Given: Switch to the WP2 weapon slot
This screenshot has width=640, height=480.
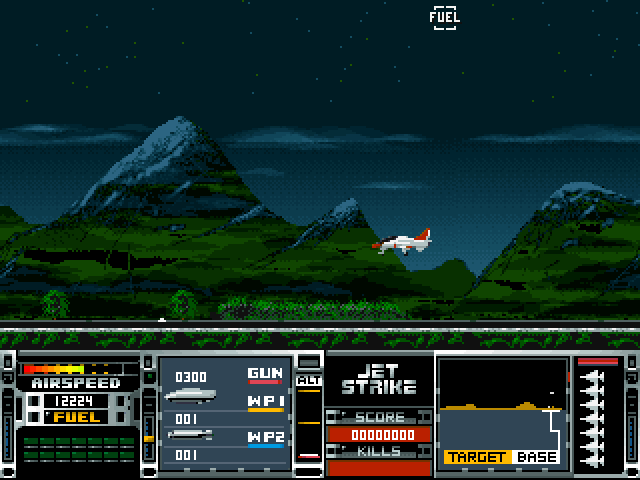Looking at the screenshot, I should (265, 438).
